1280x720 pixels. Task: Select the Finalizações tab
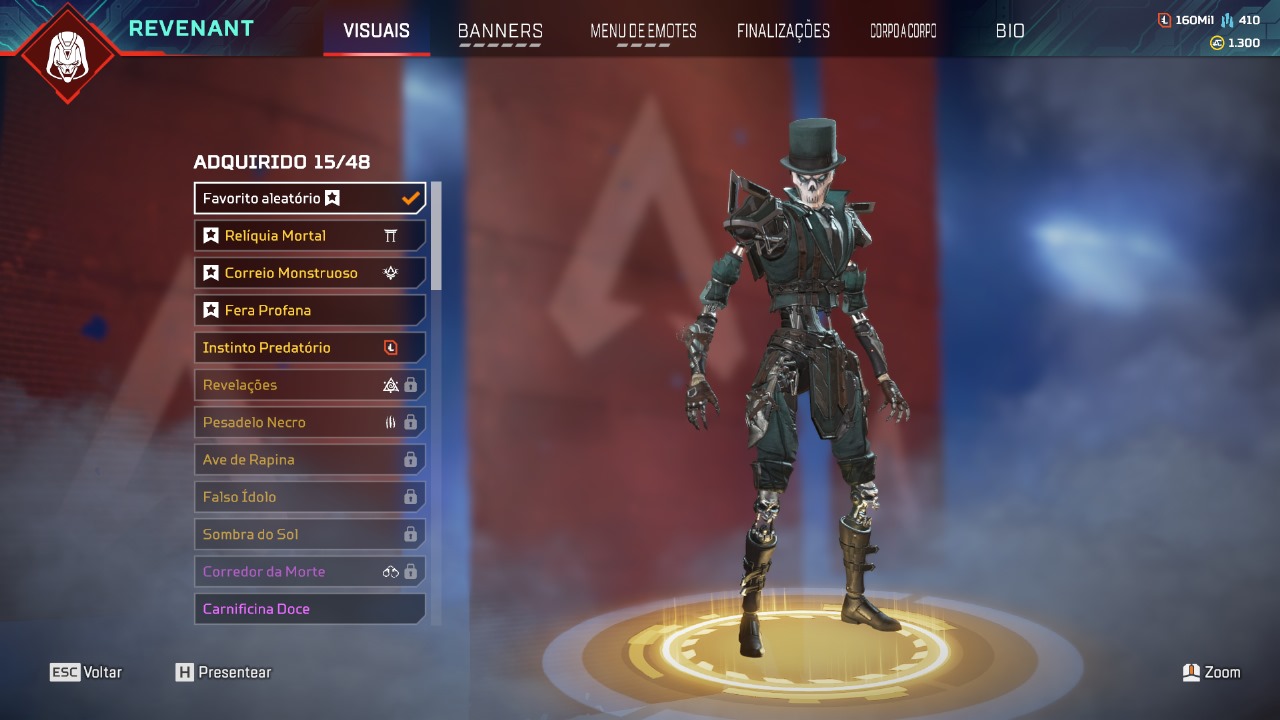(783, 31)
